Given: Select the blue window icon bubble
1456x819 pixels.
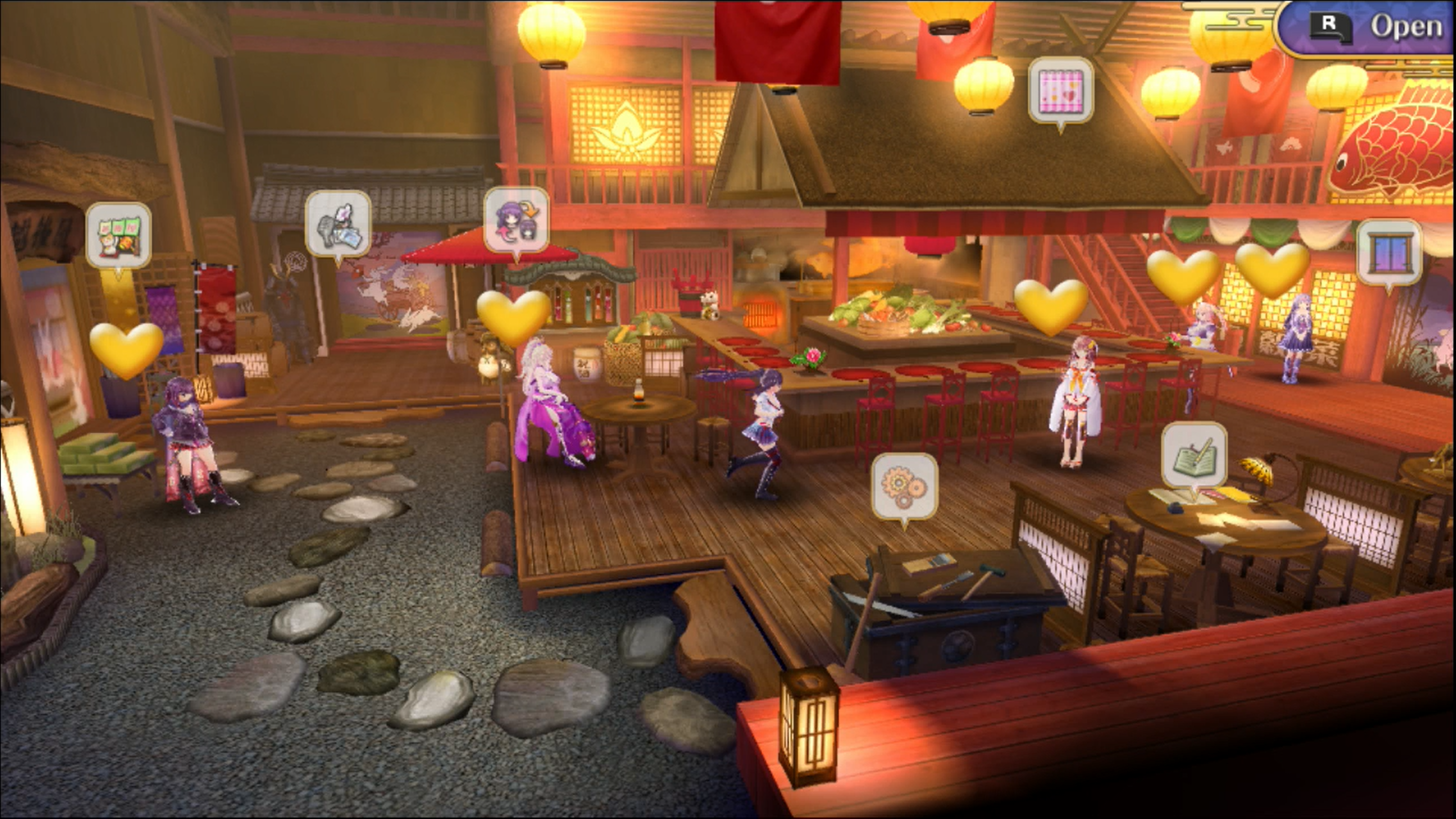Looking at the screenshot, I should point(1389,253).
